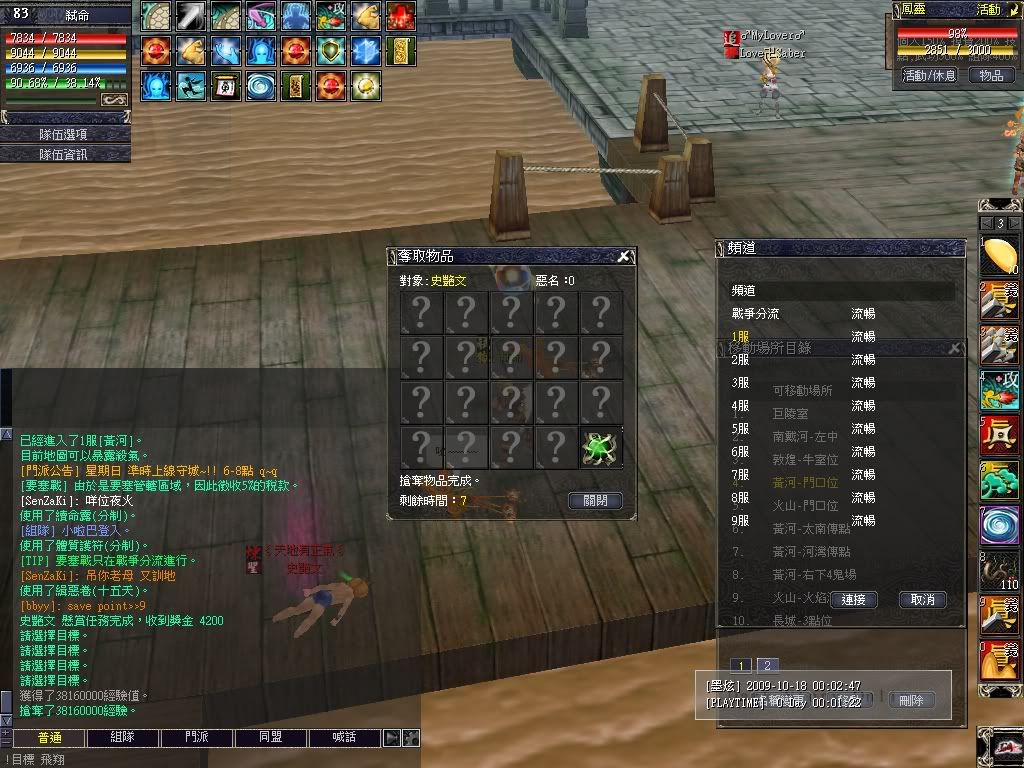
Task: Show the 隊伍資訊 team info
Action: click(65, 154)
